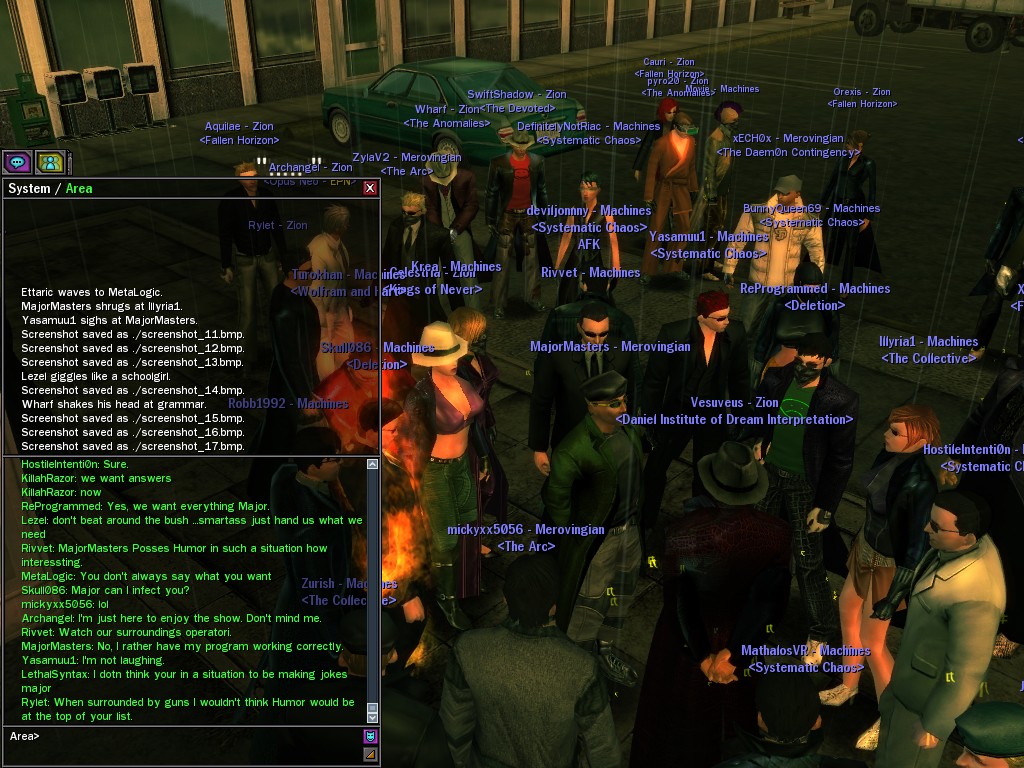The image size is (1024, 768).
Task: Click the chat scrollbar up arrow
Action: [x=373, y=464]
